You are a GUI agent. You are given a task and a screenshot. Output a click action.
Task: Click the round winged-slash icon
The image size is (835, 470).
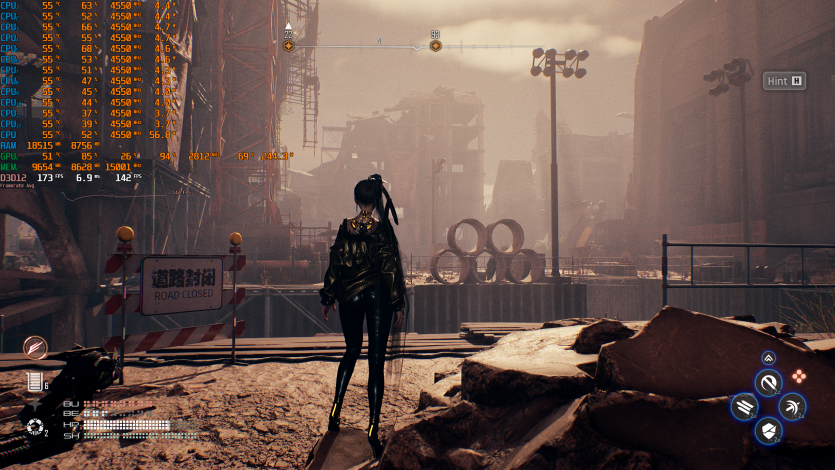coord(35,348)
